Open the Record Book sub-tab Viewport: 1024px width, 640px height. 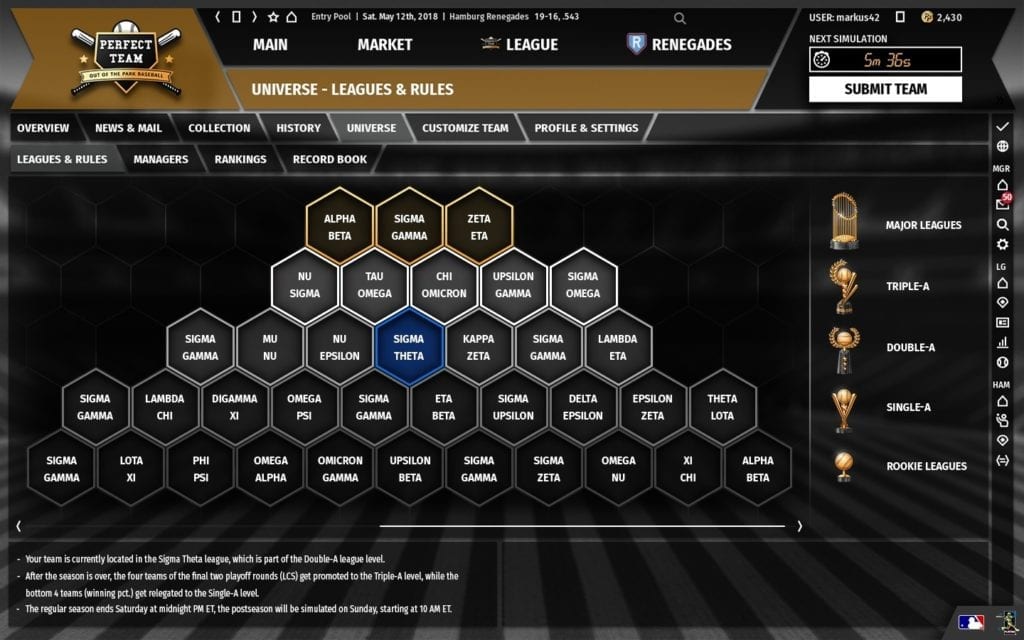tap(329, 159)
